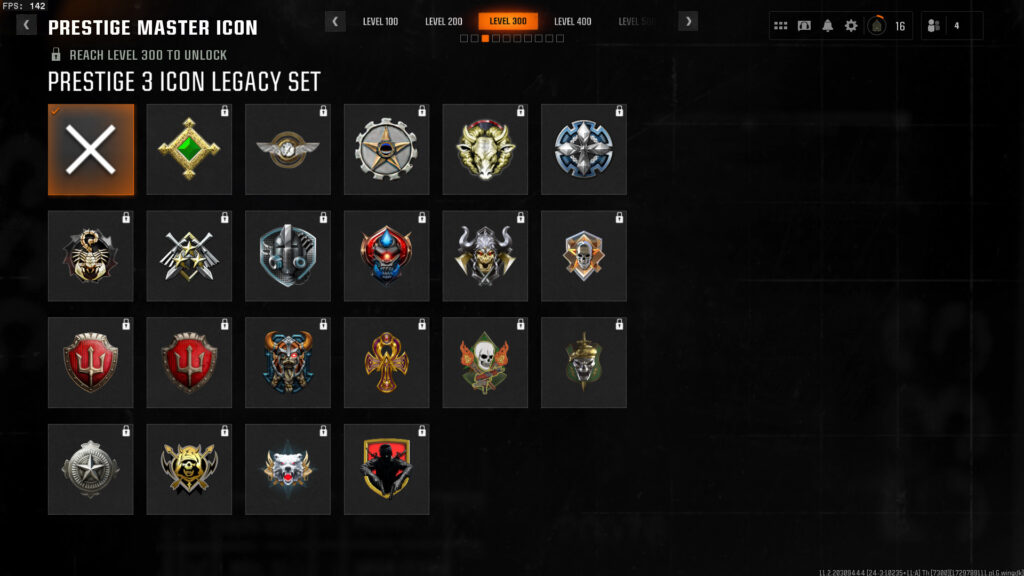Select the silver star medallion icon
1024x576 pixels.
pyautogui.click(x=90, y=469)
